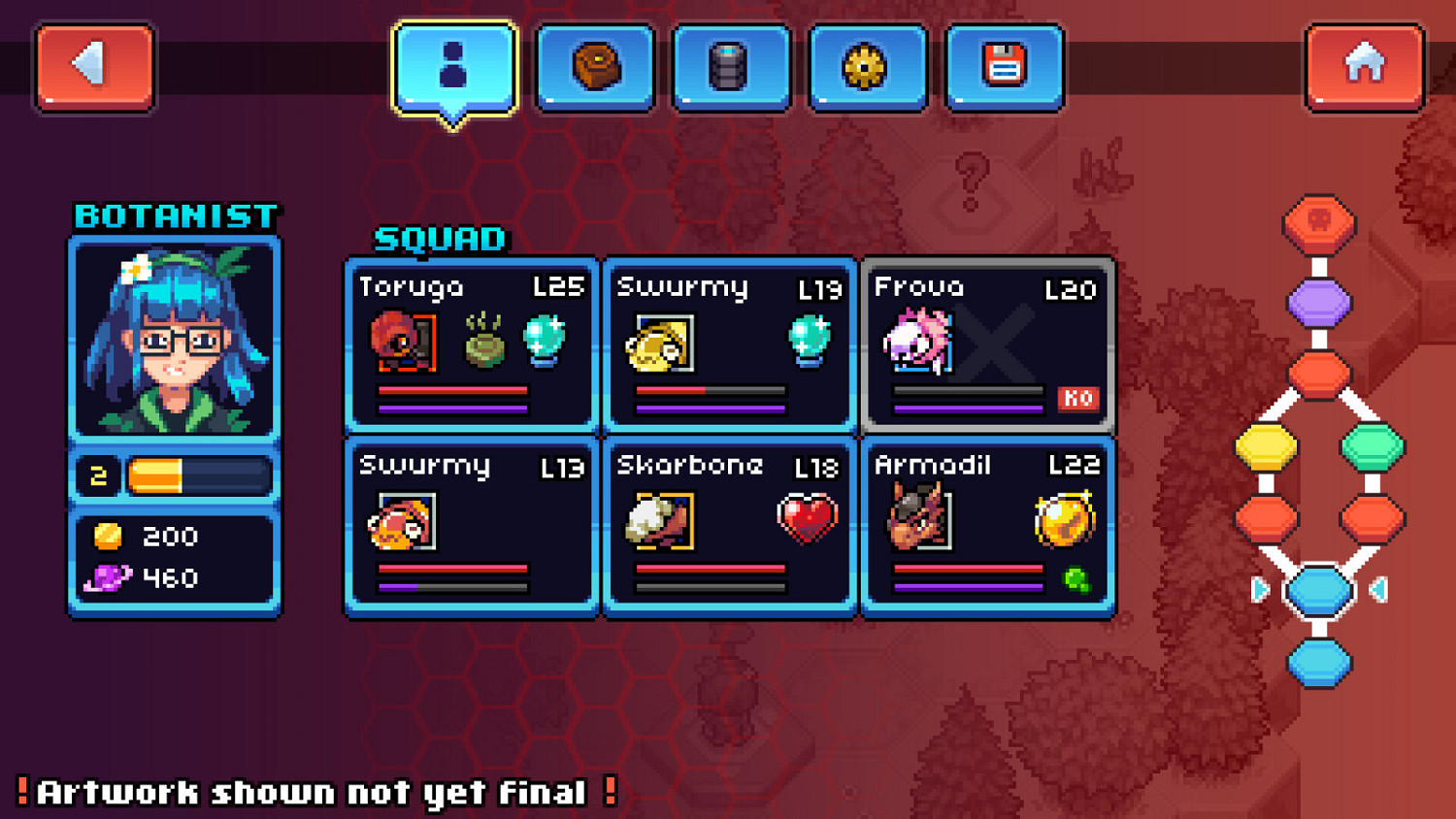
Task: Click the KO badge on Frova's card
Action: 1077,399
